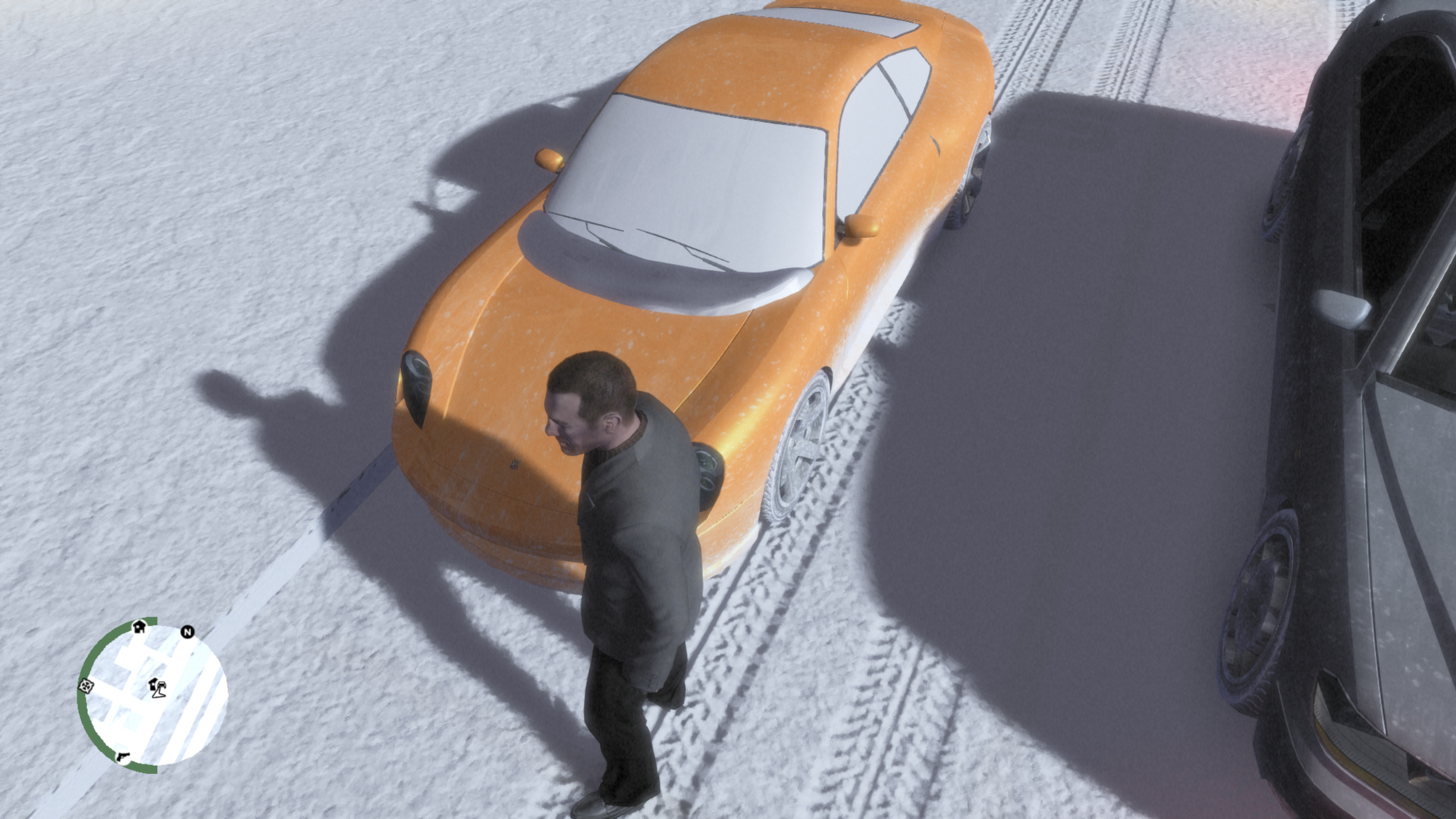This screenshot has width=1456, height=819.
Task: Select the pistol gun shop blip
Action: click(x=122, y=756)
